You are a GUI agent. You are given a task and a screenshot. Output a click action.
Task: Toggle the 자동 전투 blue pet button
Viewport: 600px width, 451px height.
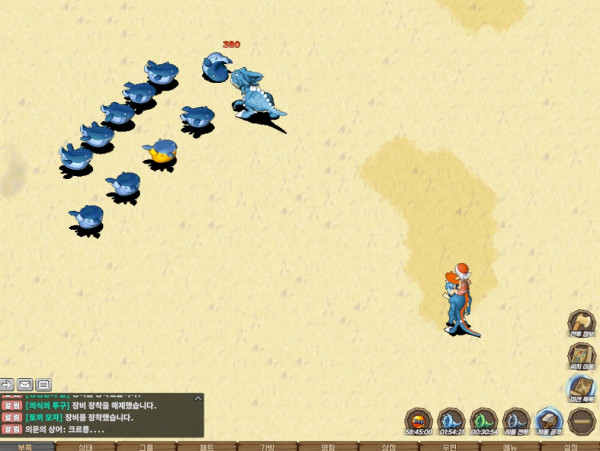tap(516, 420)
